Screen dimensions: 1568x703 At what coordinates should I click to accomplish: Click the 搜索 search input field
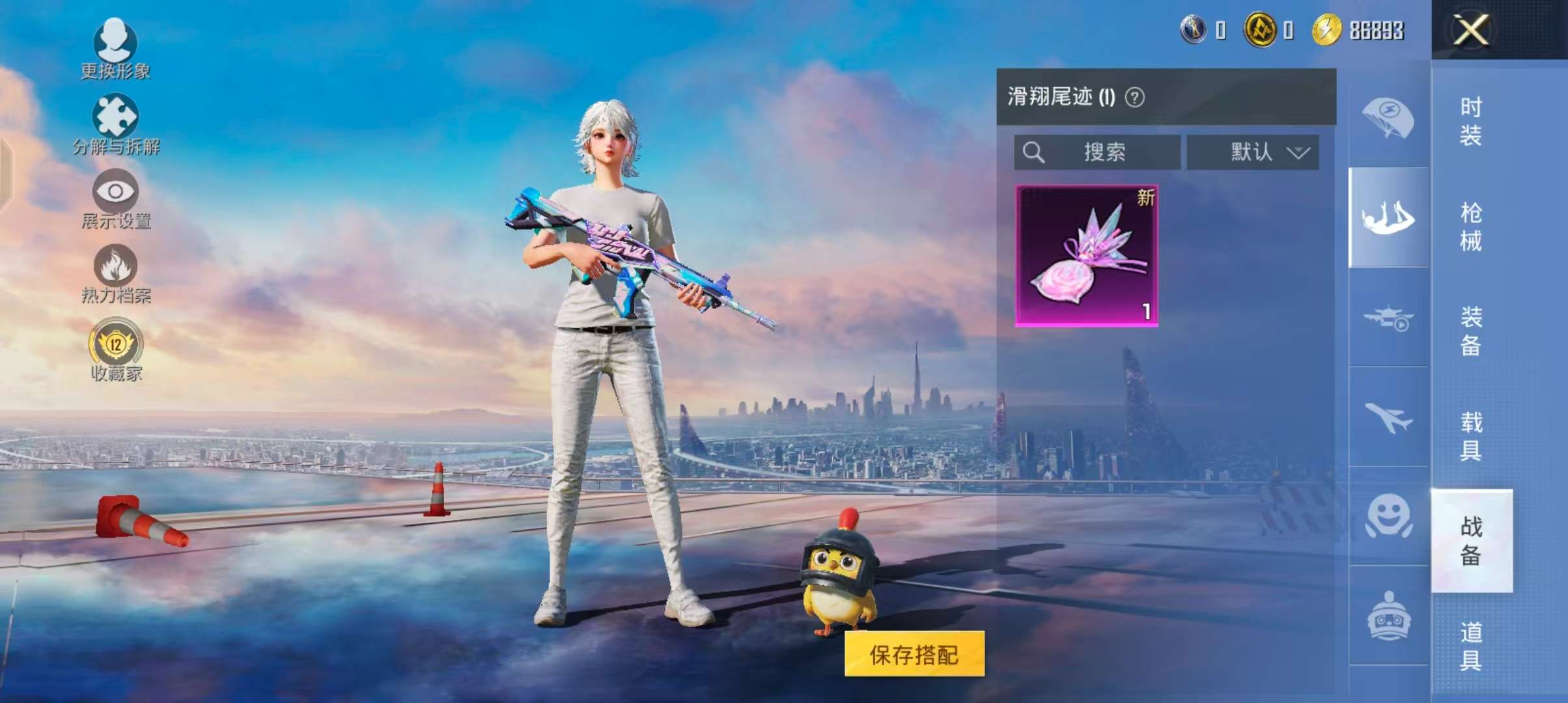pos(1107,152)
